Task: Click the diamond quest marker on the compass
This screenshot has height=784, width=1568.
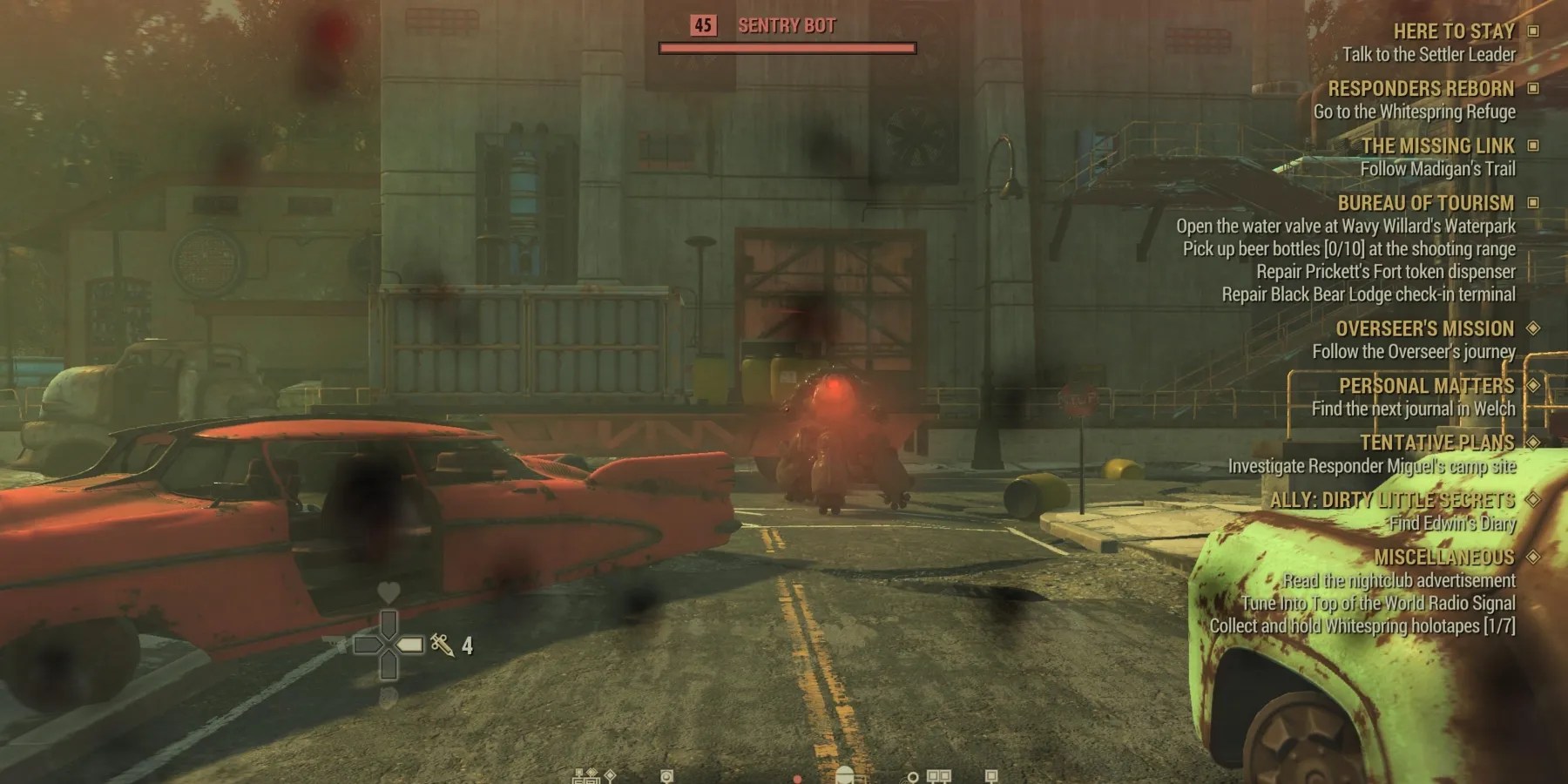Action: pos(610,776)
